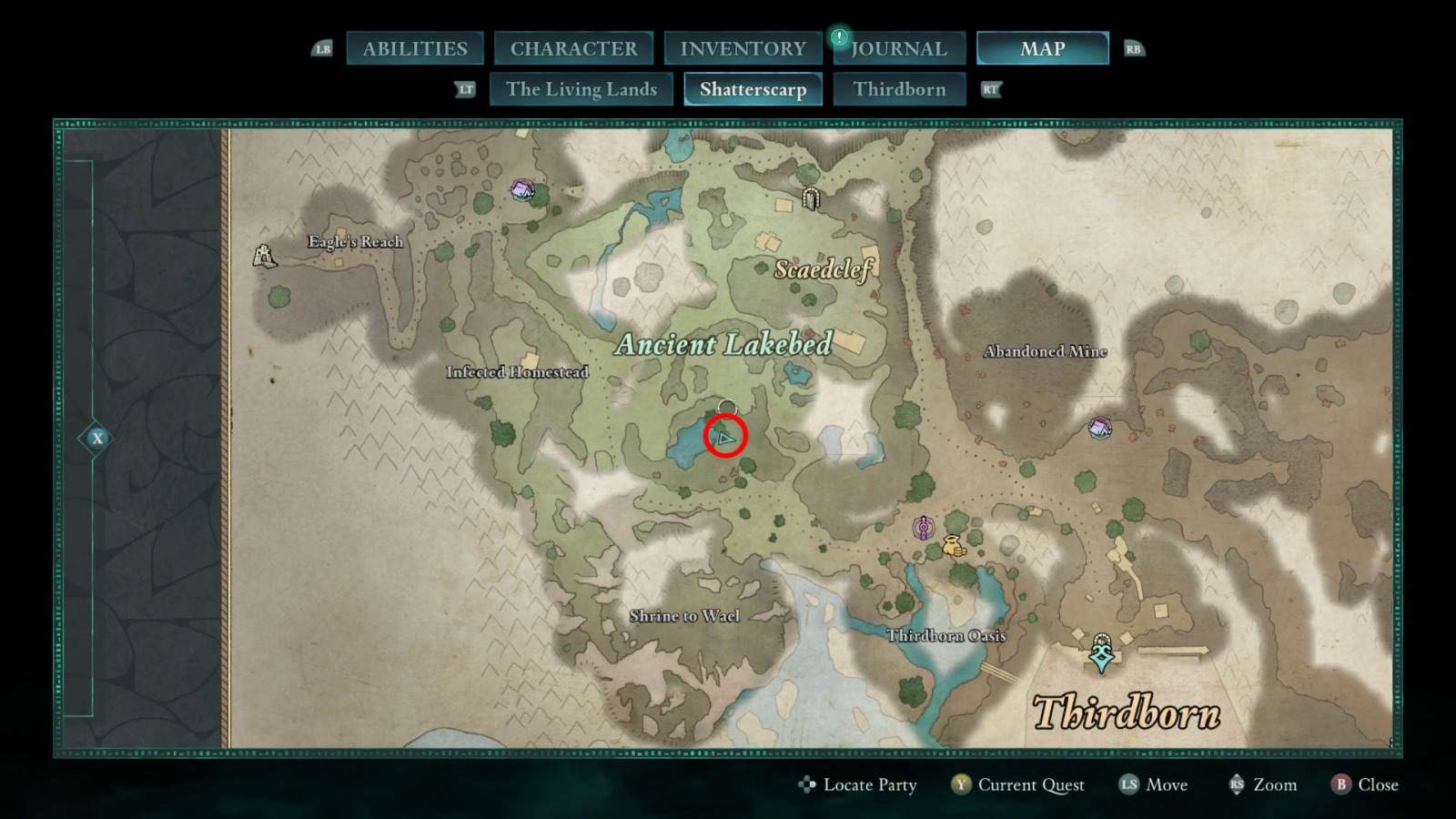
Task: Switch to the ABILITIES tab
Action: (415, 48)
